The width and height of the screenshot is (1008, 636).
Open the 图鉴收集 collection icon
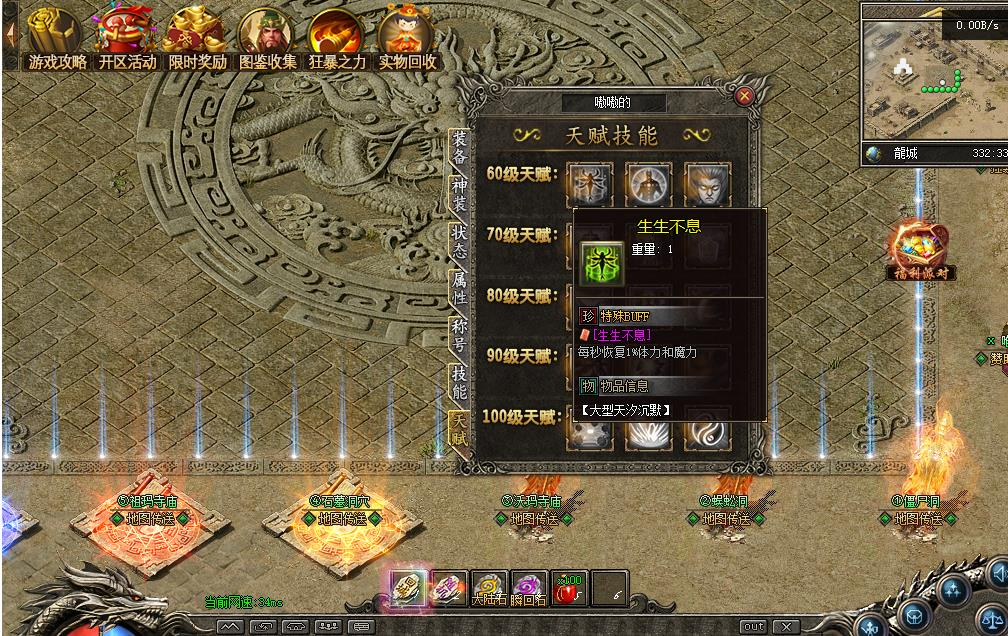tap(267, 38)
